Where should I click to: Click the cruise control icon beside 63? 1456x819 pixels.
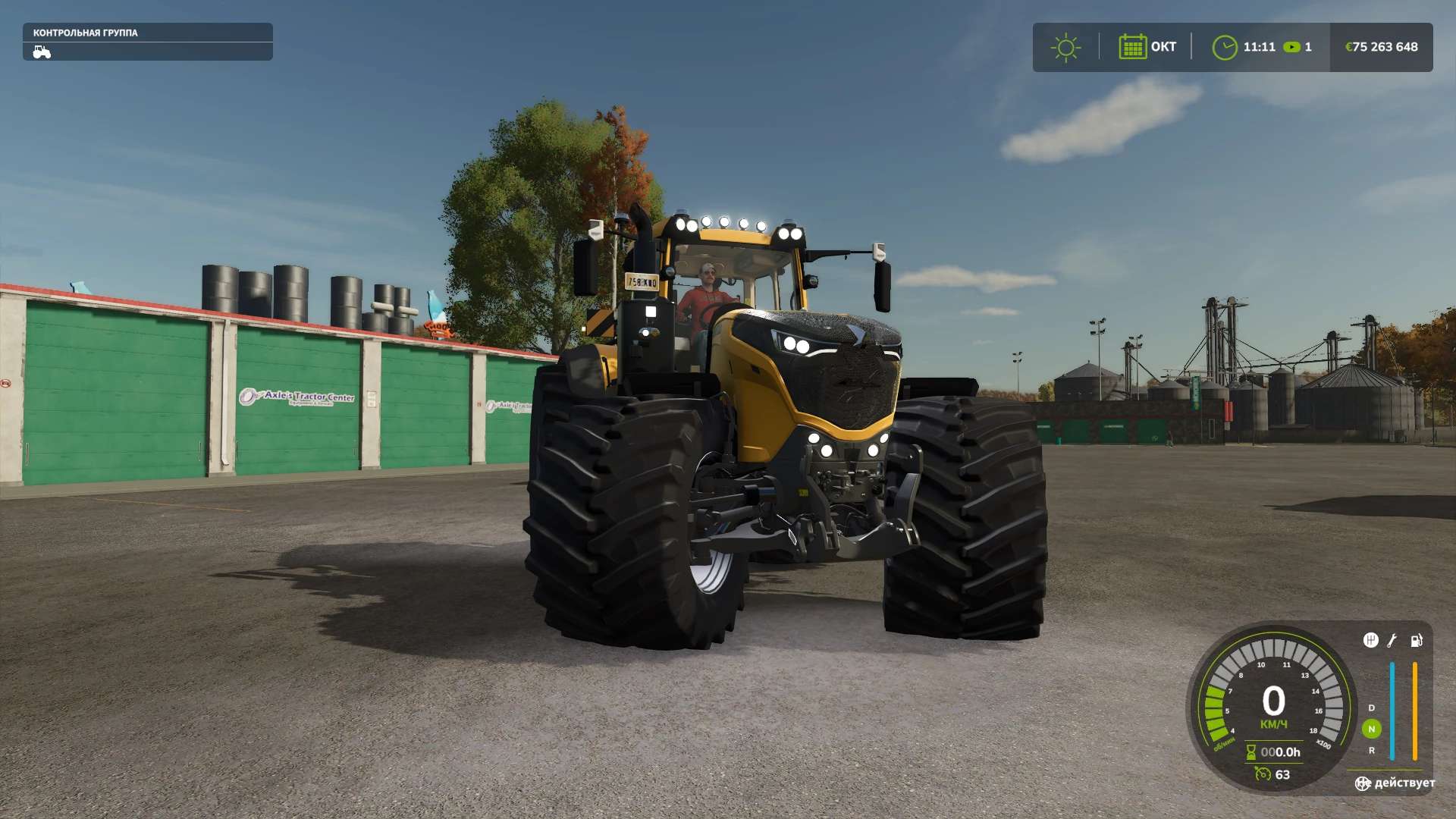point(1263,773)
